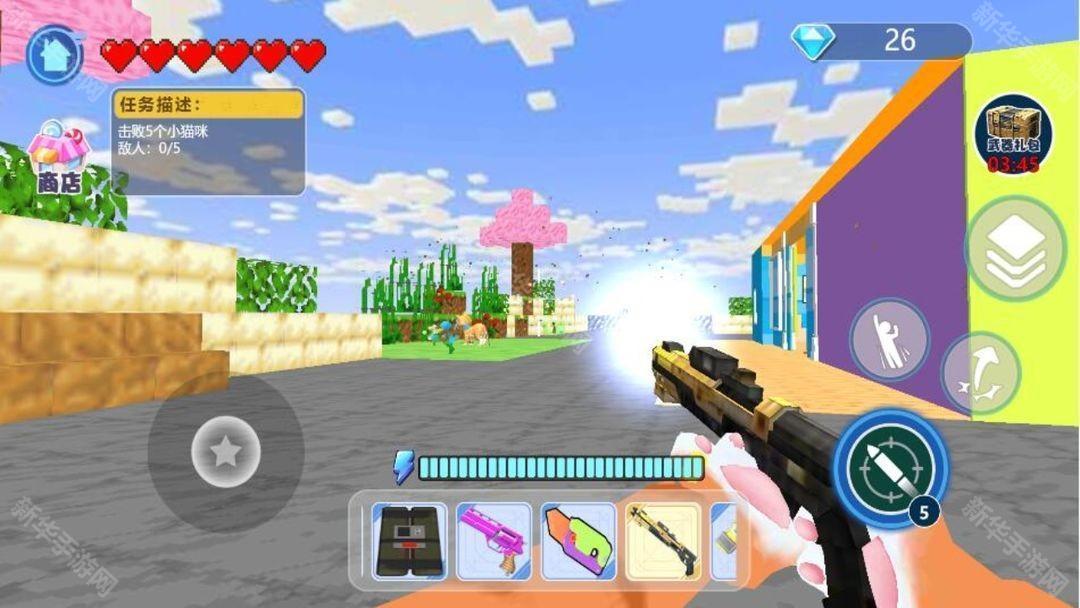
Task: Tap the blue home button
Action: (x=55, y=55)
